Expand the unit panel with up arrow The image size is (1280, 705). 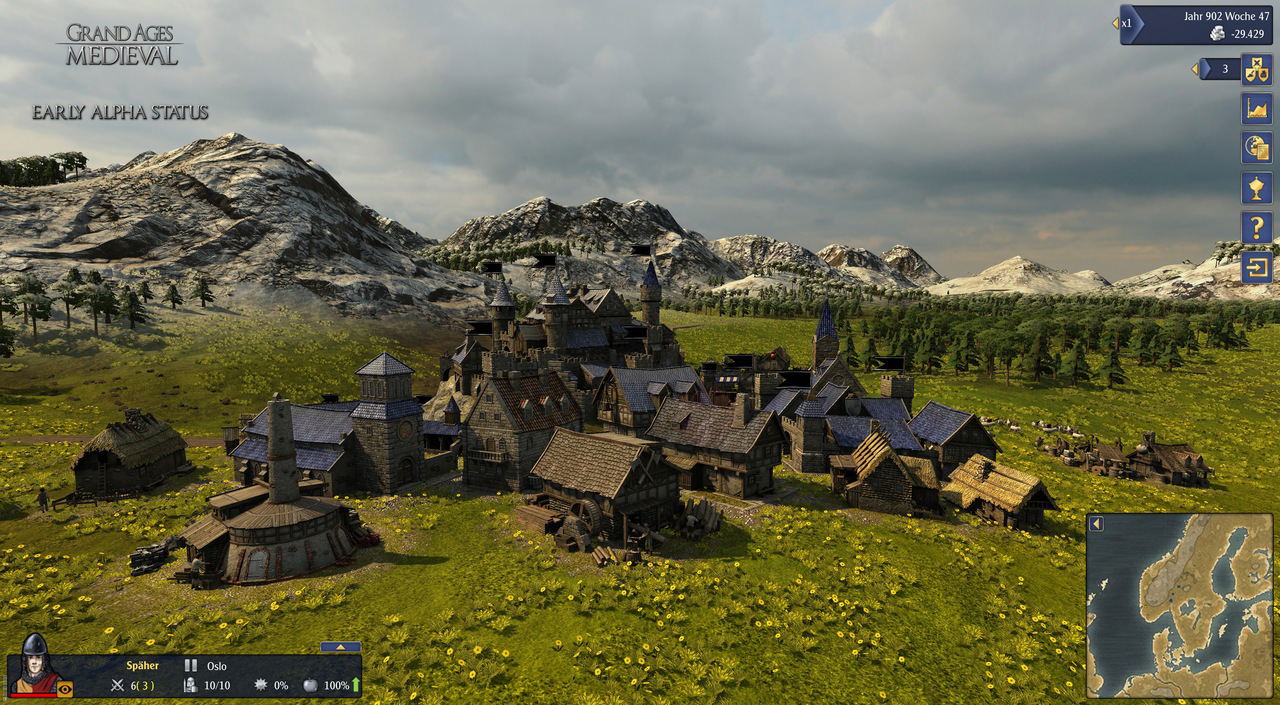340,647
